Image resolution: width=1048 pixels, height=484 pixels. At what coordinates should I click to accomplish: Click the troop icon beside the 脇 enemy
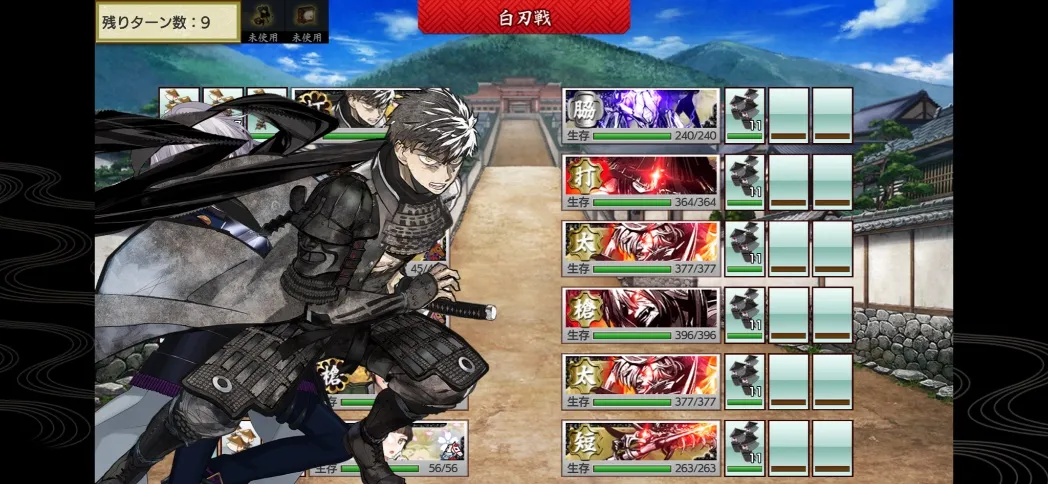click(x=744, y=115)
